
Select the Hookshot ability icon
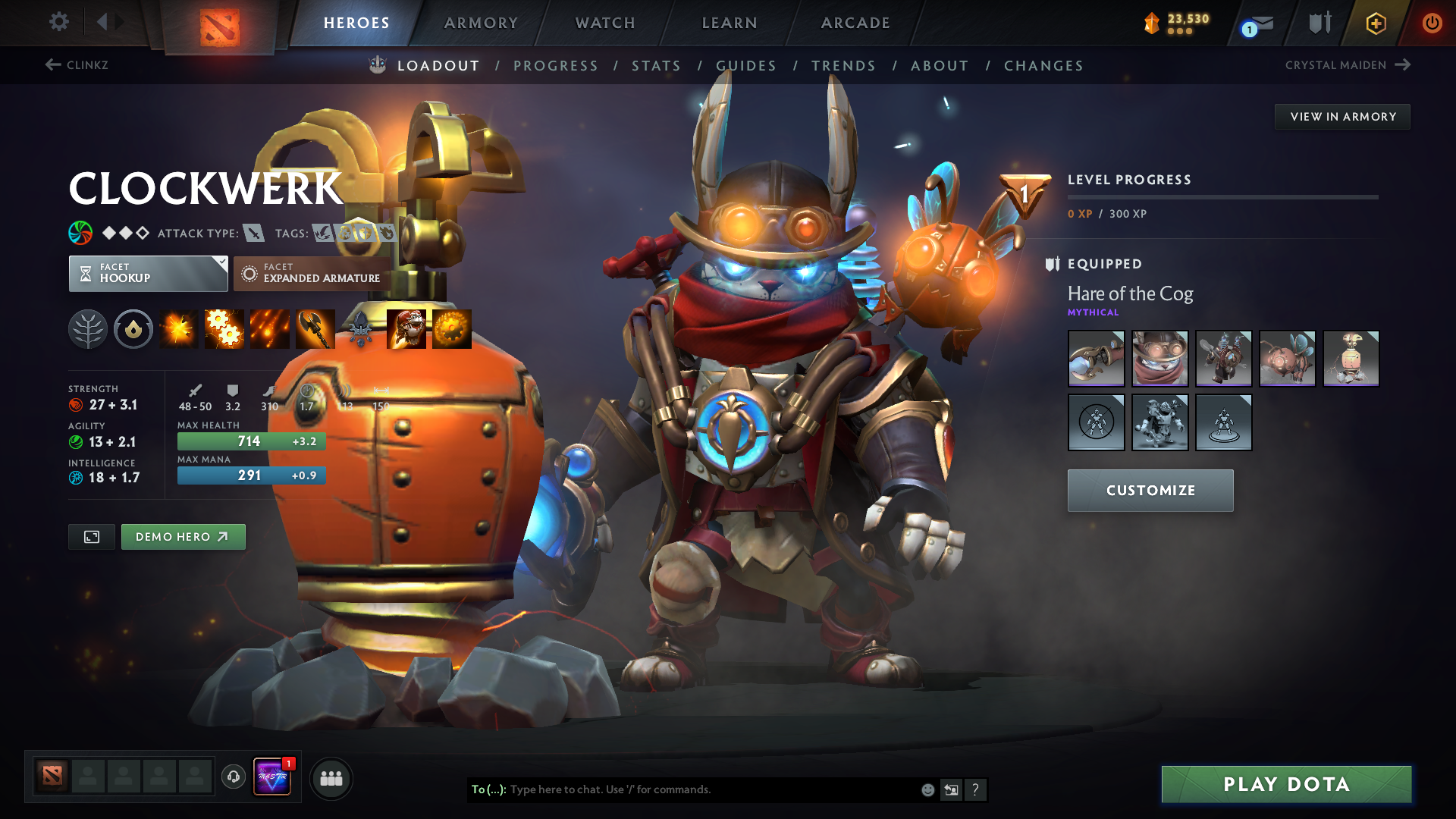point(314,328)
